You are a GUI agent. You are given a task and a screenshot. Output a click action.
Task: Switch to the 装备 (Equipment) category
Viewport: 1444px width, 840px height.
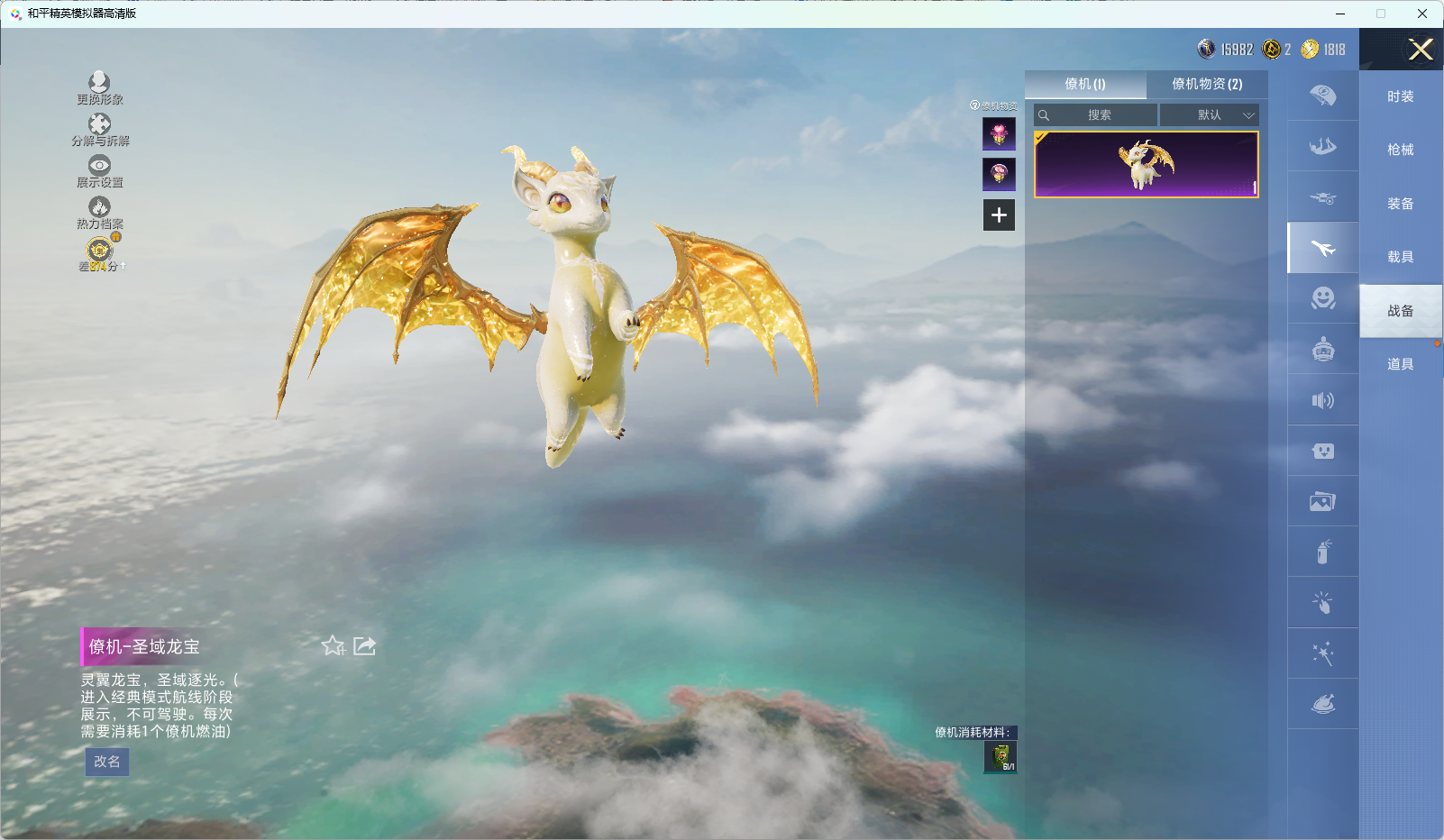(x=1400, y=204)
